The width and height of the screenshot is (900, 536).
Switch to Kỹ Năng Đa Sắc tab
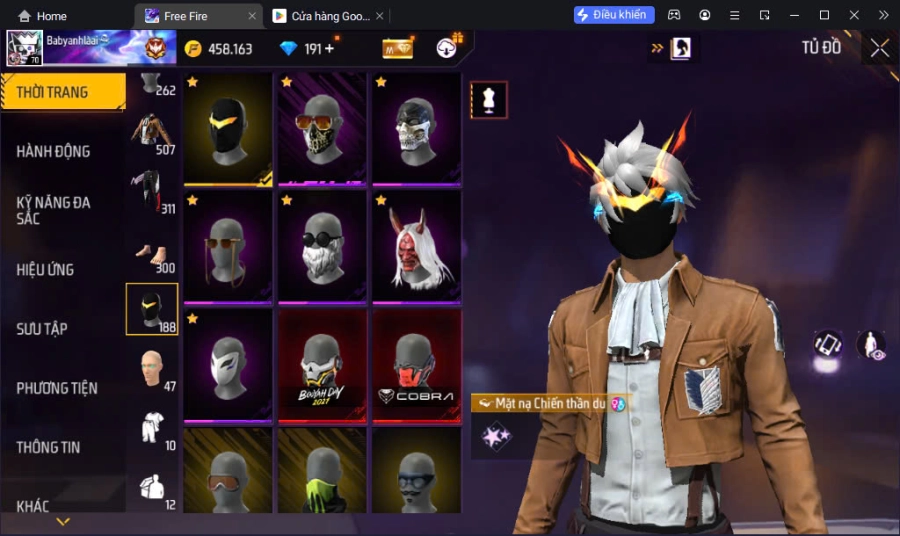tap(53, 210)
